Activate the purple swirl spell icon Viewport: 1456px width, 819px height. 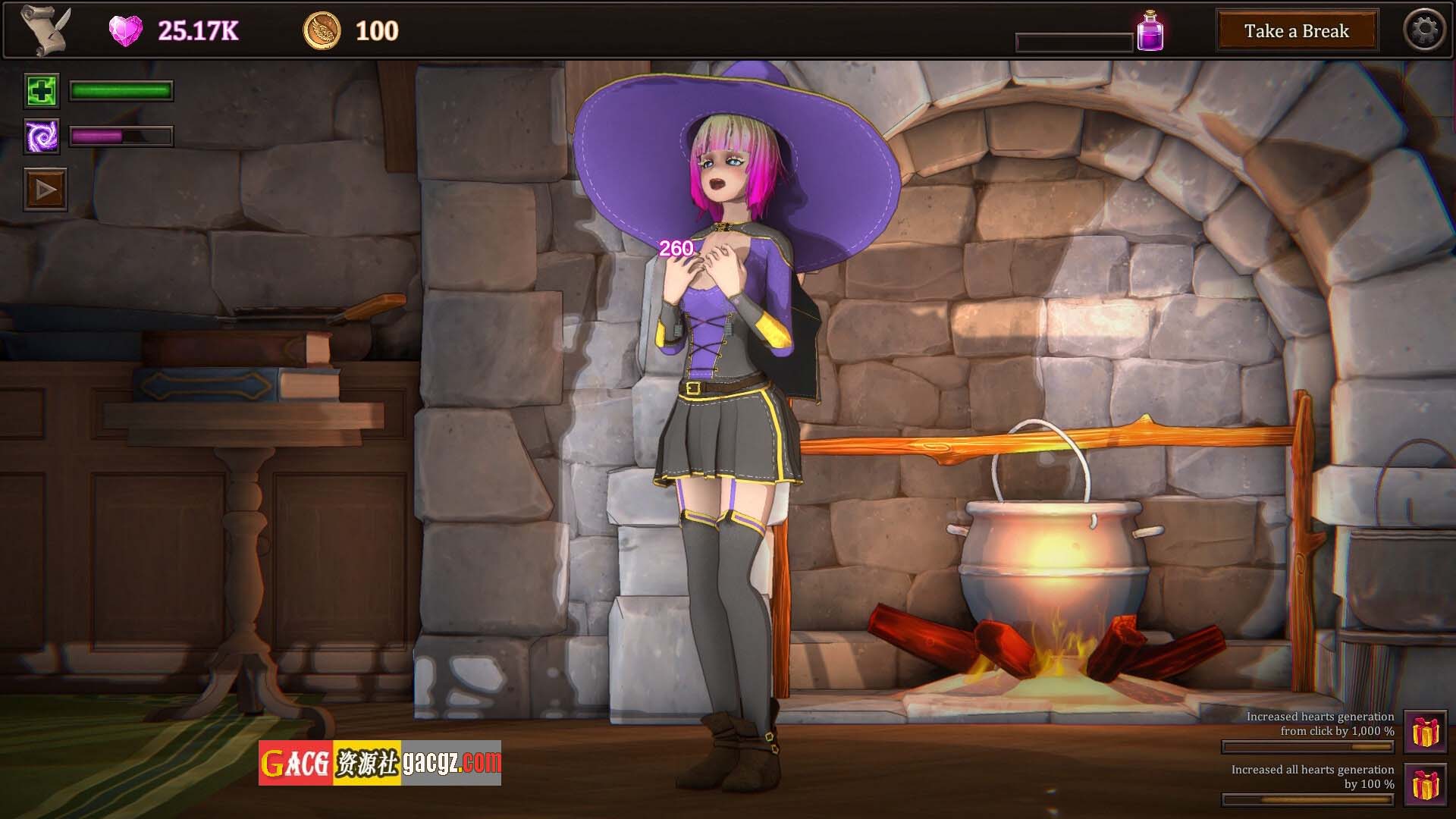coord(41,137)
